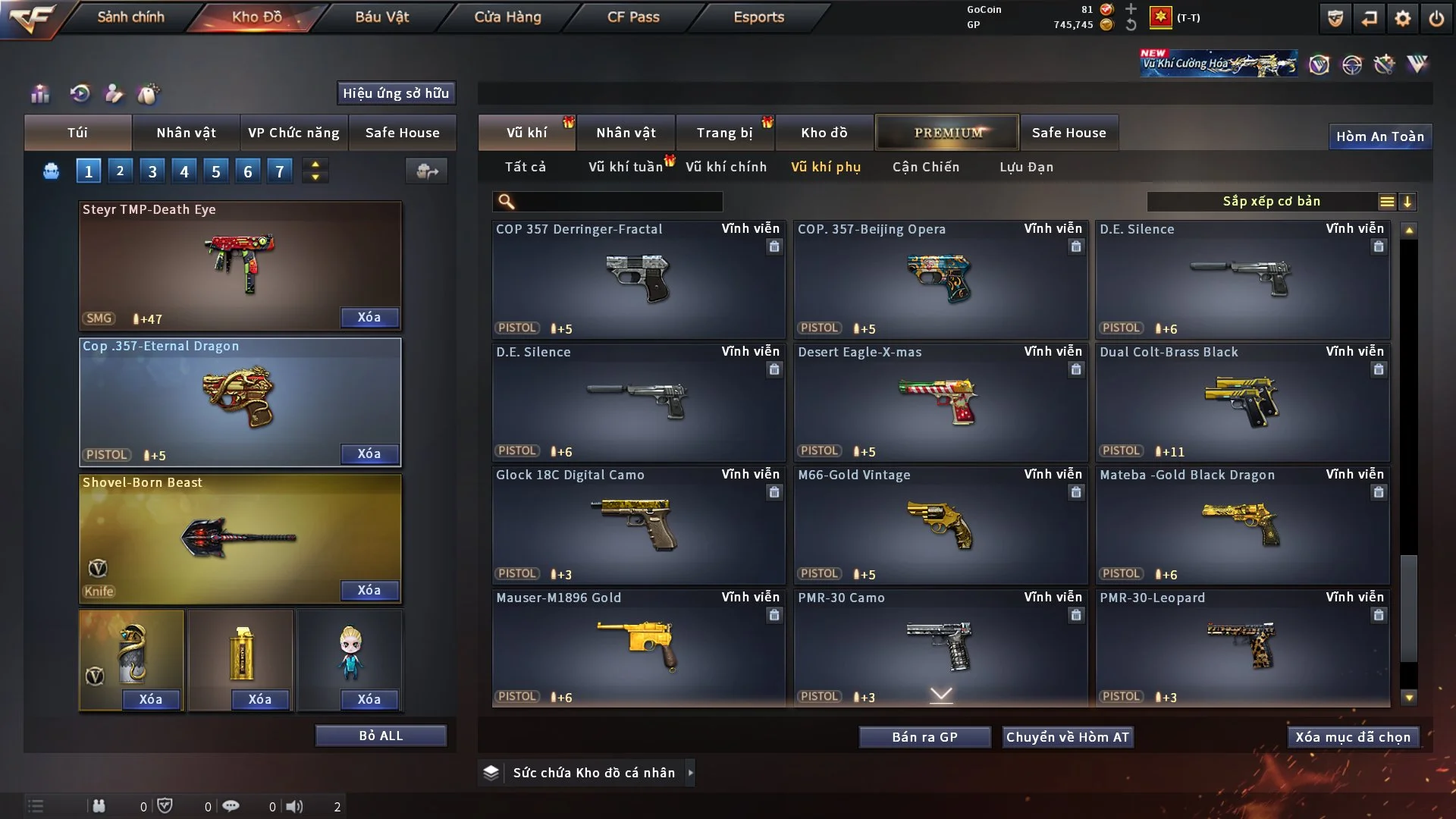Select the PREMIUM tab
Viewport: 1456px width, 819px height.
coord(947,133)
